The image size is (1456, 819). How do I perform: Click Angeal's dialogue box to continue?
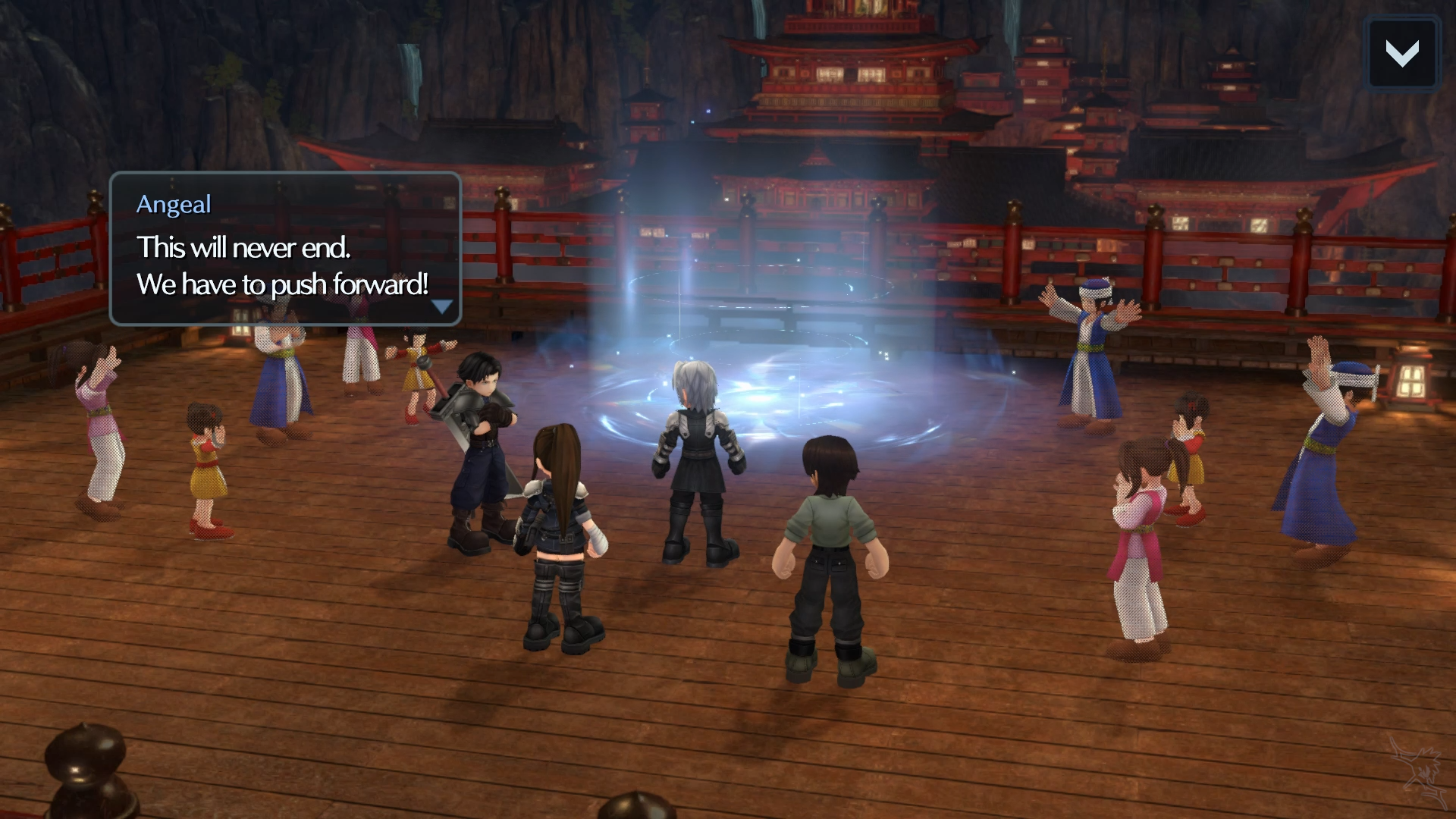tap(285, 249)
